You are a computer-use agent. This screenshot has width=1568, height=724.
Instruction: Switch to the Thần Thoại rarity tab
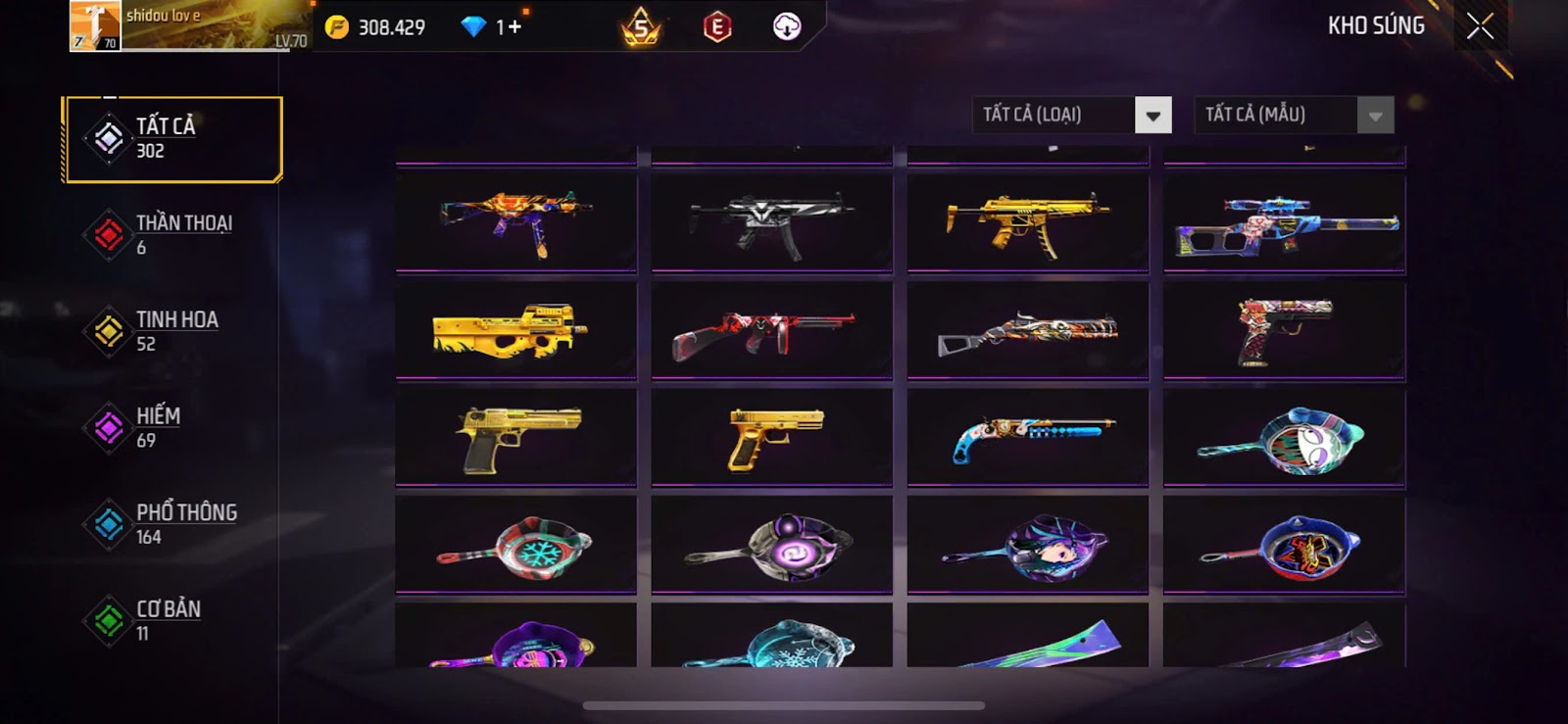coord(172,235)
